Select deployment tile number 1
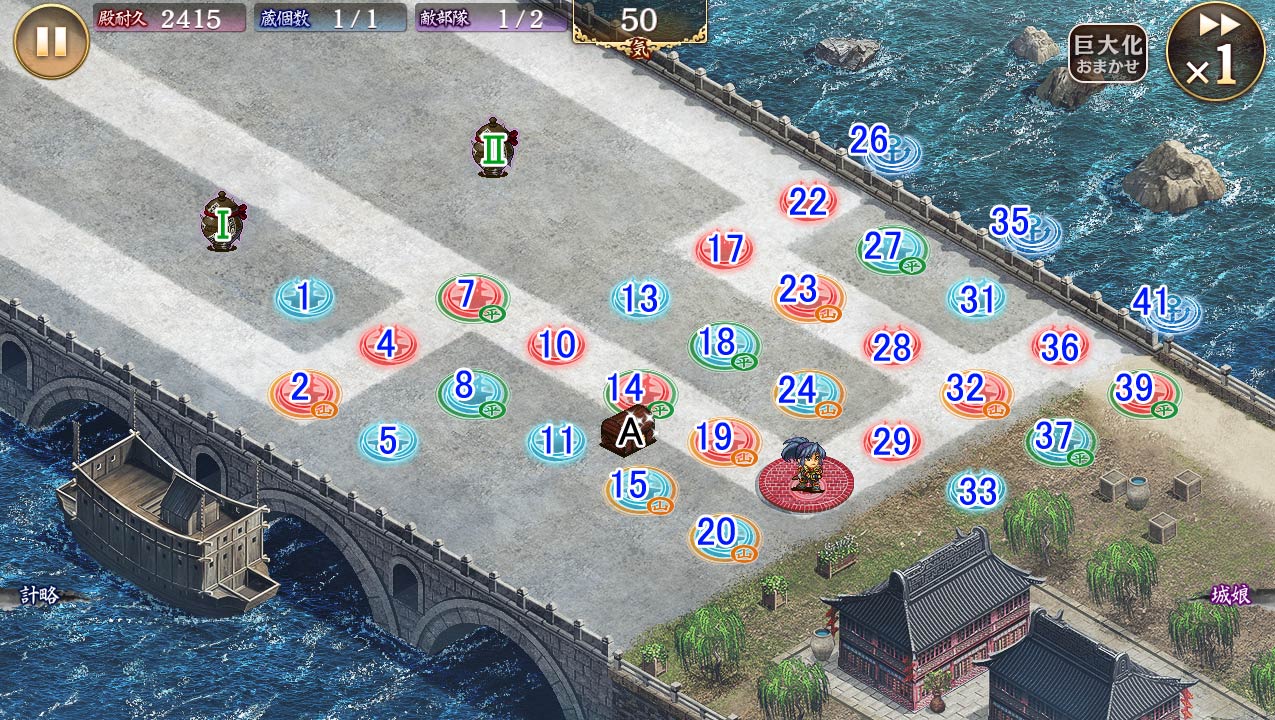Screen dimensions: 1275x720 [304, 297]
